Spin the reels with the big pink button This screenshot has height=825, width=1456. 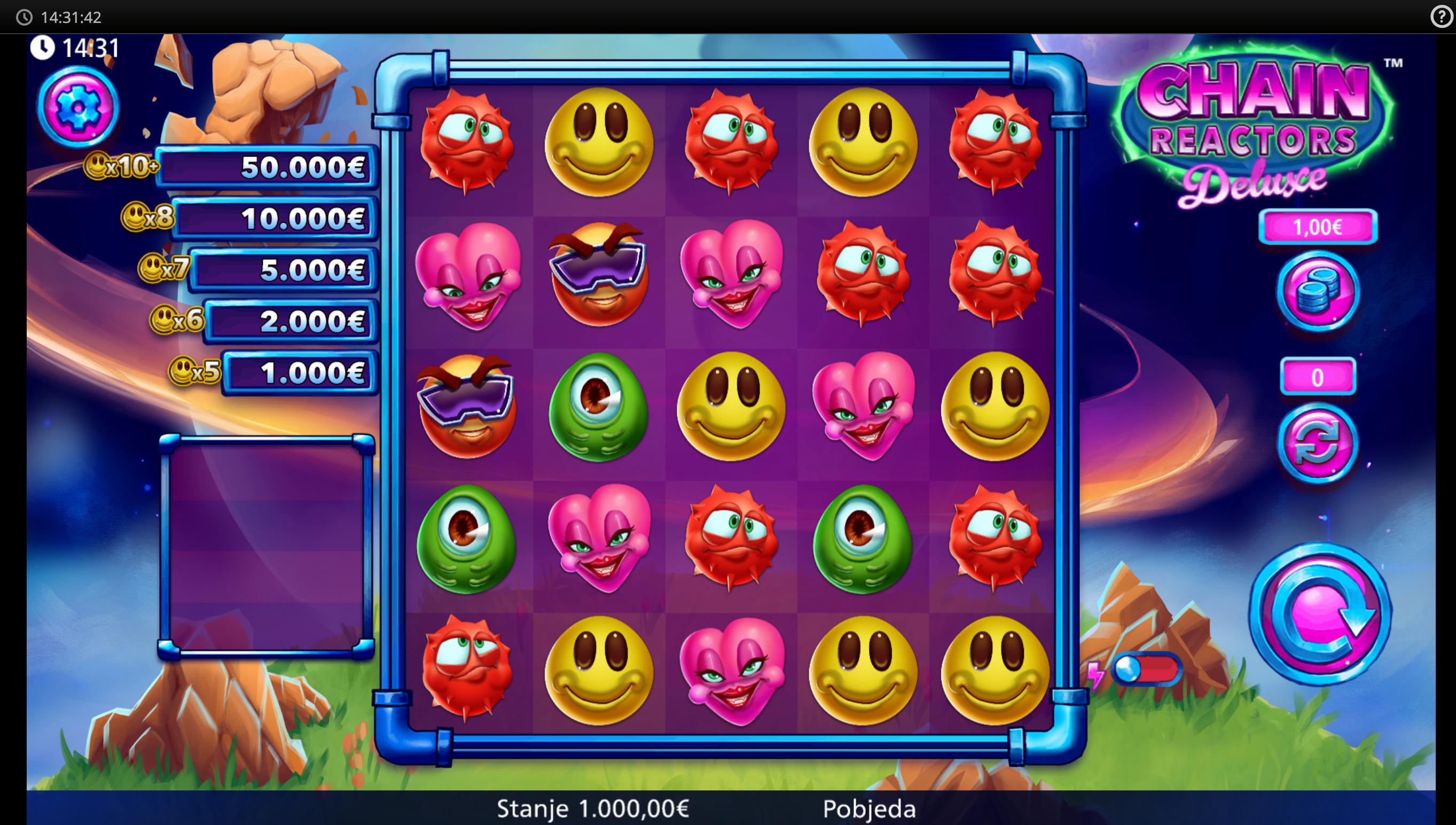tap(1319, 614)
